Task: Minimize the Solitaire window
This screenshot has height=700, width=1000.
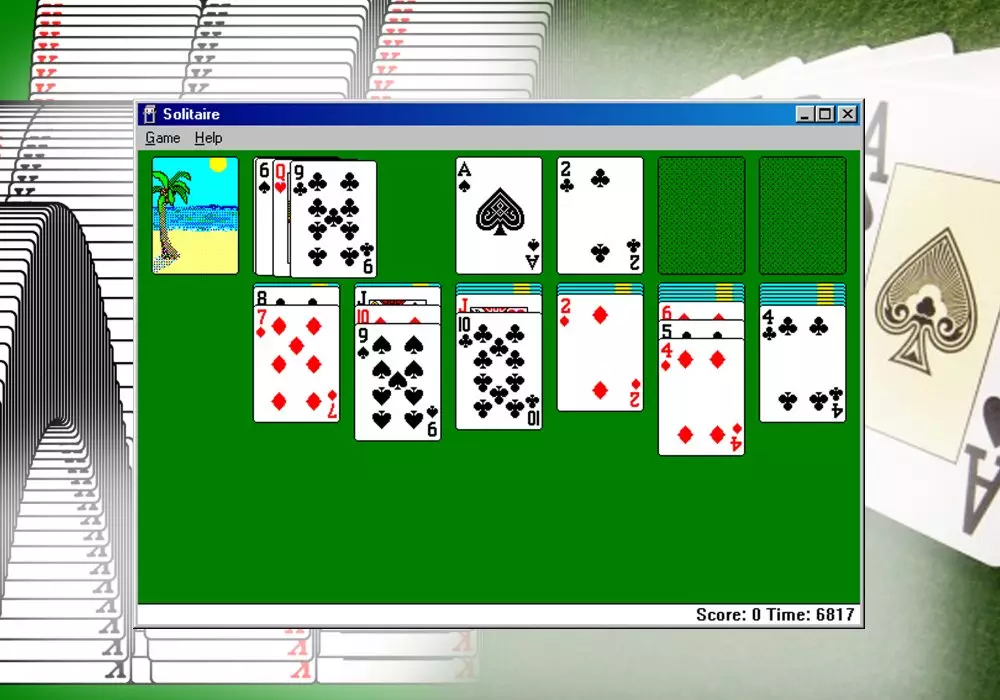Action: pos(805,114)
